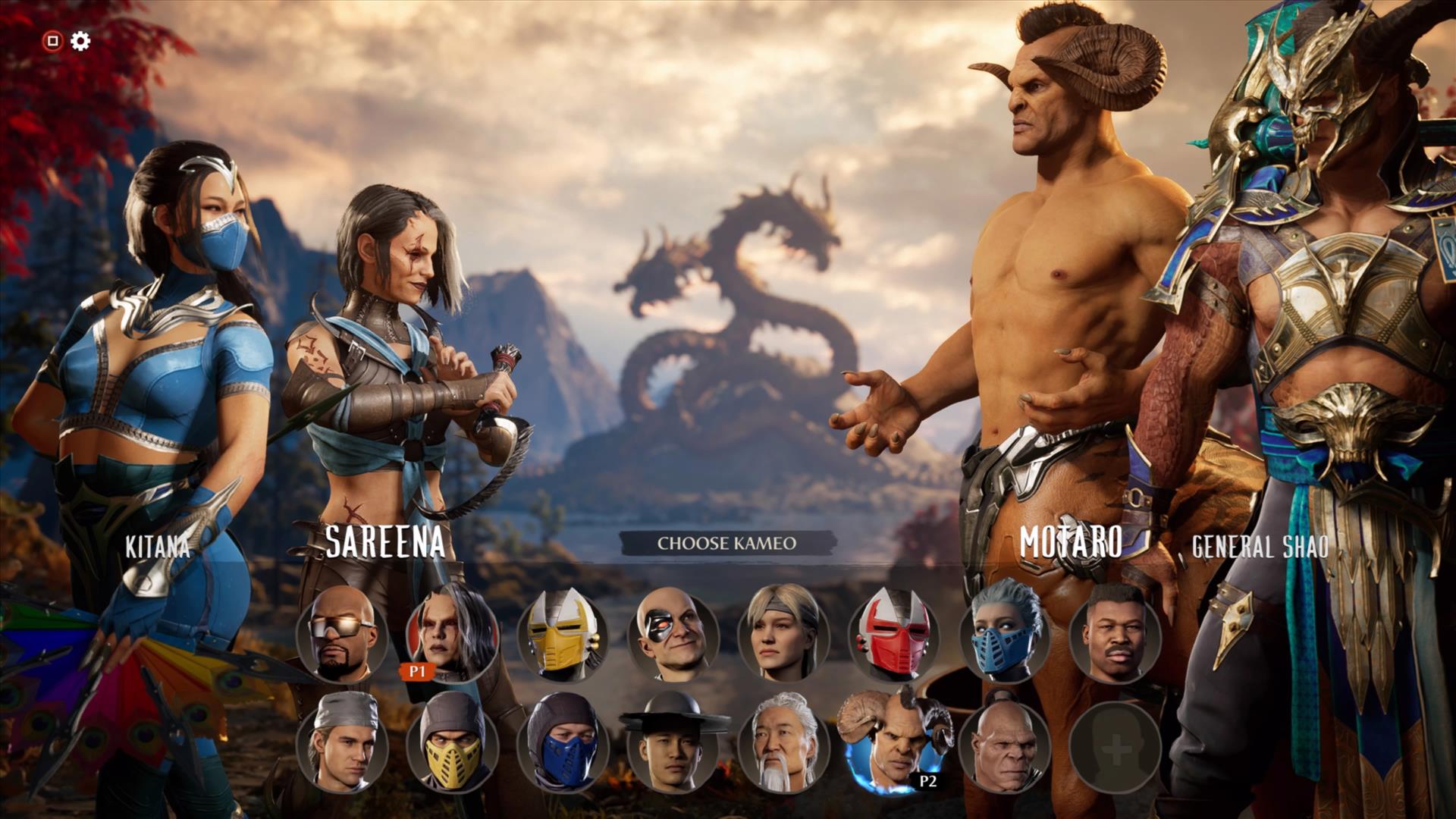The height and width of the screenshot is (819, 1456).
Task: Choose blonde Sonya kameo portrait
Action: [x=783, y=634]
